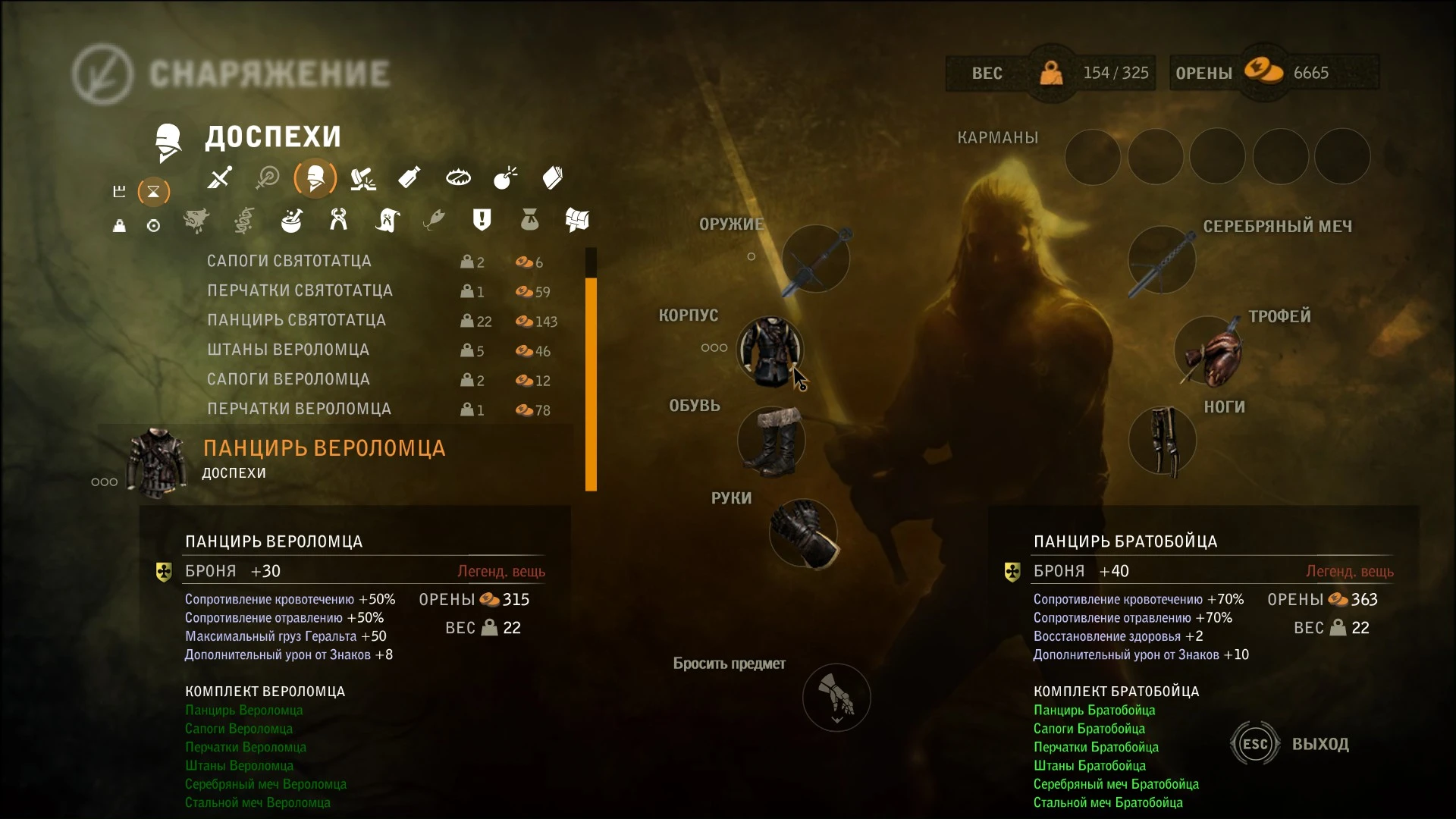Select ПЕРЧАТКИ СВЯТОТАТЦА in the item list
The width and height of the screenshot is (1456, 819).
click(300, 290)
